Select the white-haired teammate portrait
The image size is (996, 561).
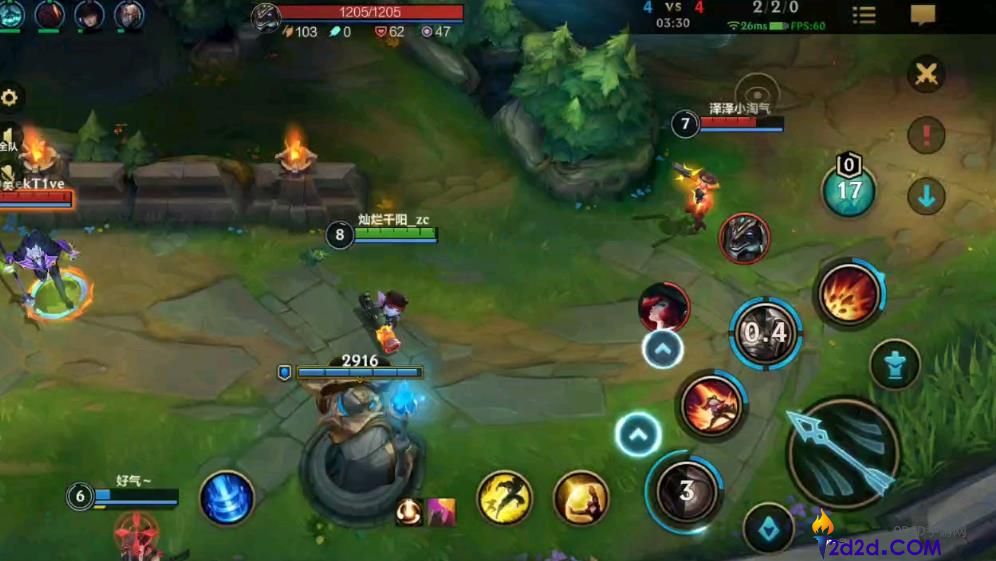[x=128, y=15]
